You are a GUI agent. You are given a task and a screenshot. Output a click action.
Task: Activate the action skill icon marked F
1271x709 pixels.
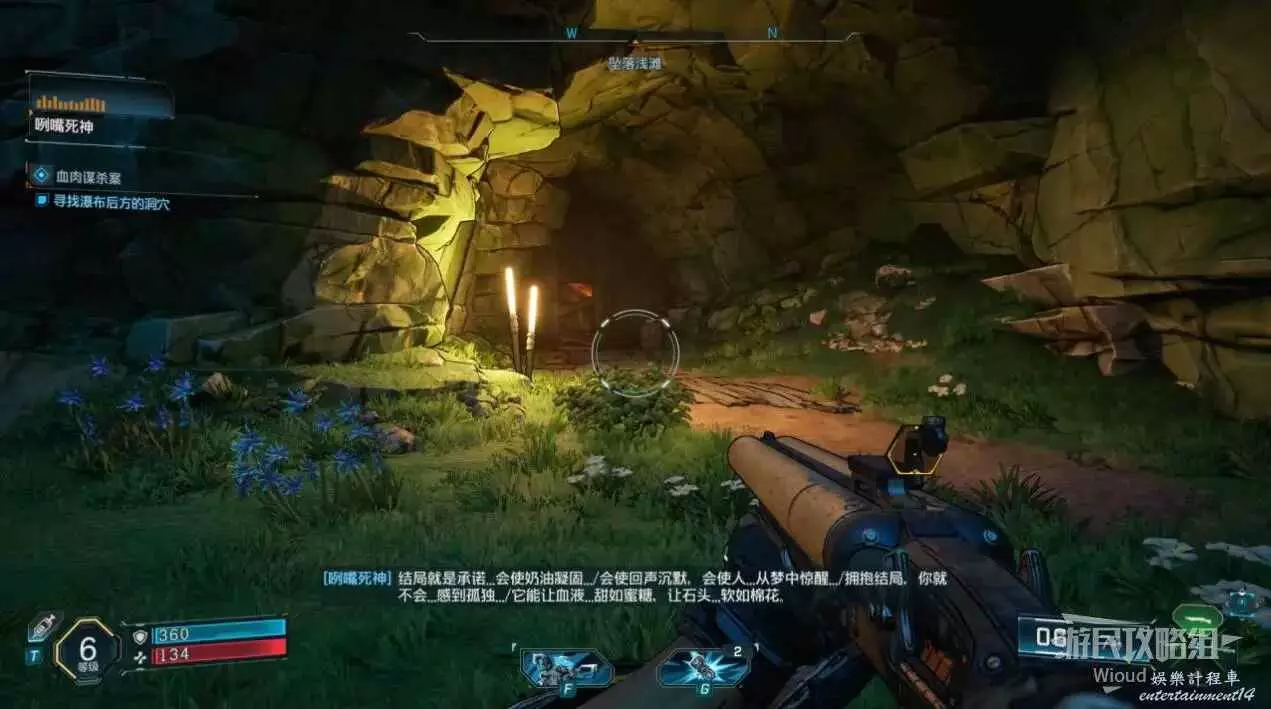[566, 667]
